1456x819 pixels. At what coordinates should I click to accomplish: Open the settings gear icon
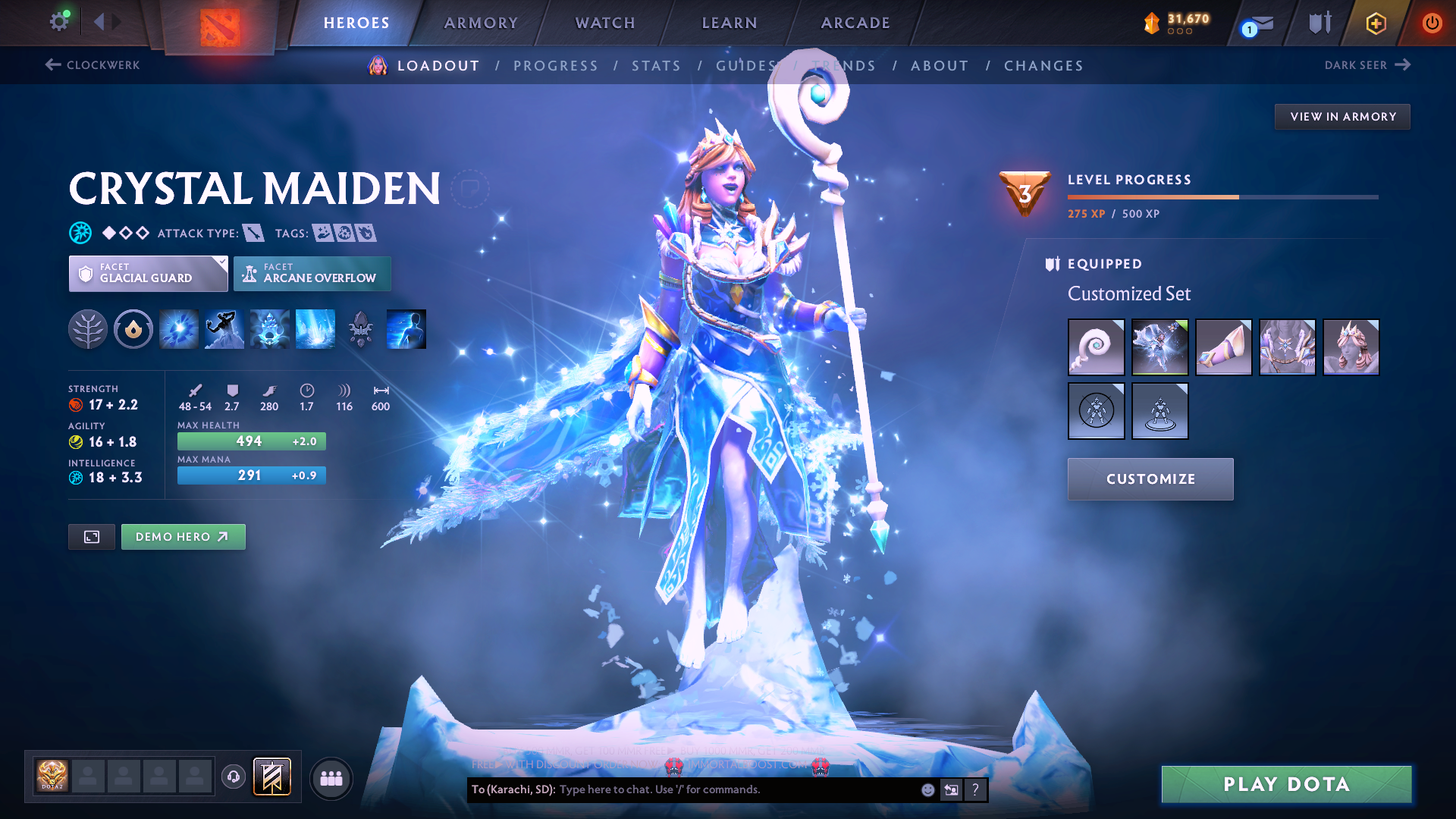[x=58, y=22]
